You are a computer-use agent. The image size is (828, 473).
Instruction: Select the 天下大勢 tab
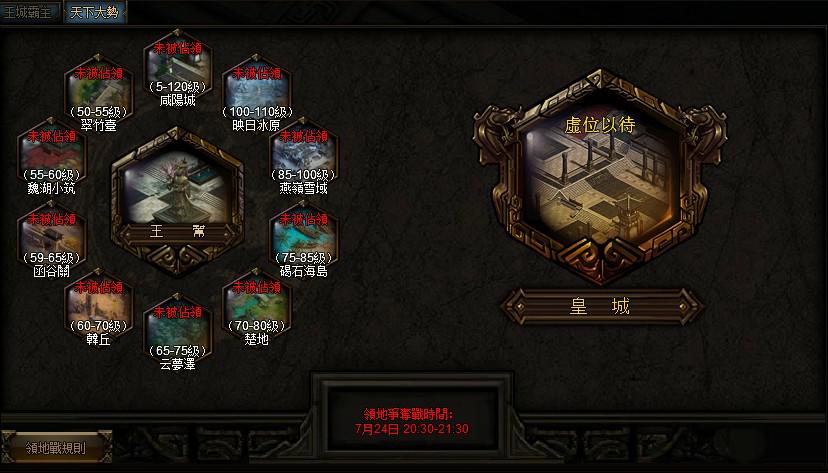point(93,12)
